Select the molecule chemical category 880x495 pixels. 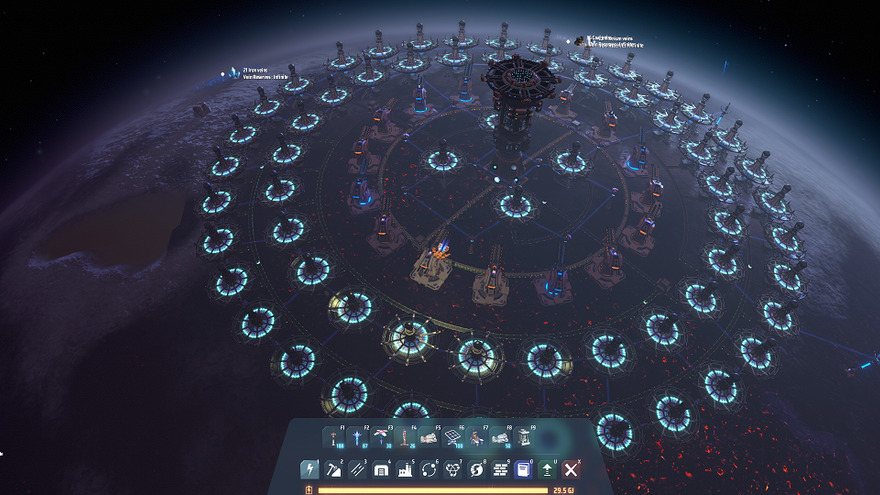453,469
